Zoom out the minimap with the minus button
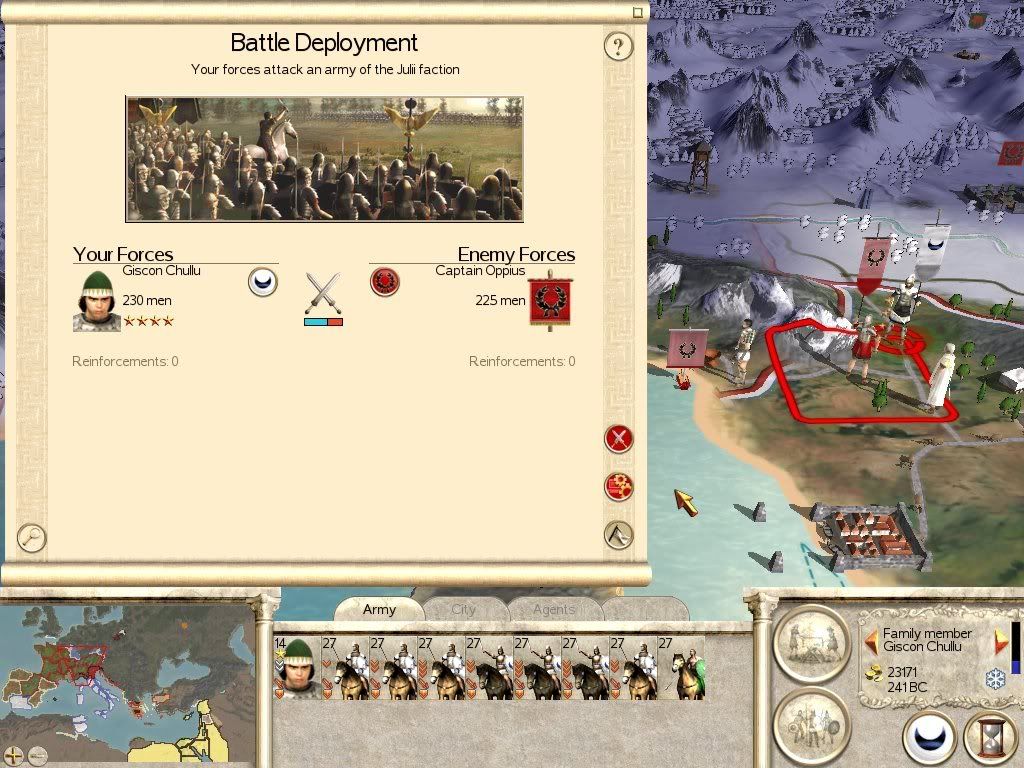This screenshot has width=1024, height=768. 38,755
